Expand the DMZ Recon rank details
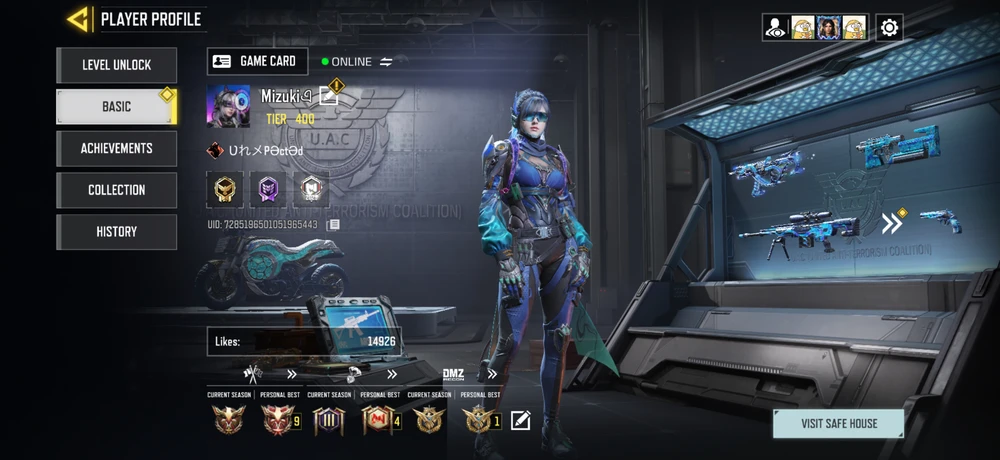Image resolution: width=1000 pixels, height=460 pixels. click(492, 374)
